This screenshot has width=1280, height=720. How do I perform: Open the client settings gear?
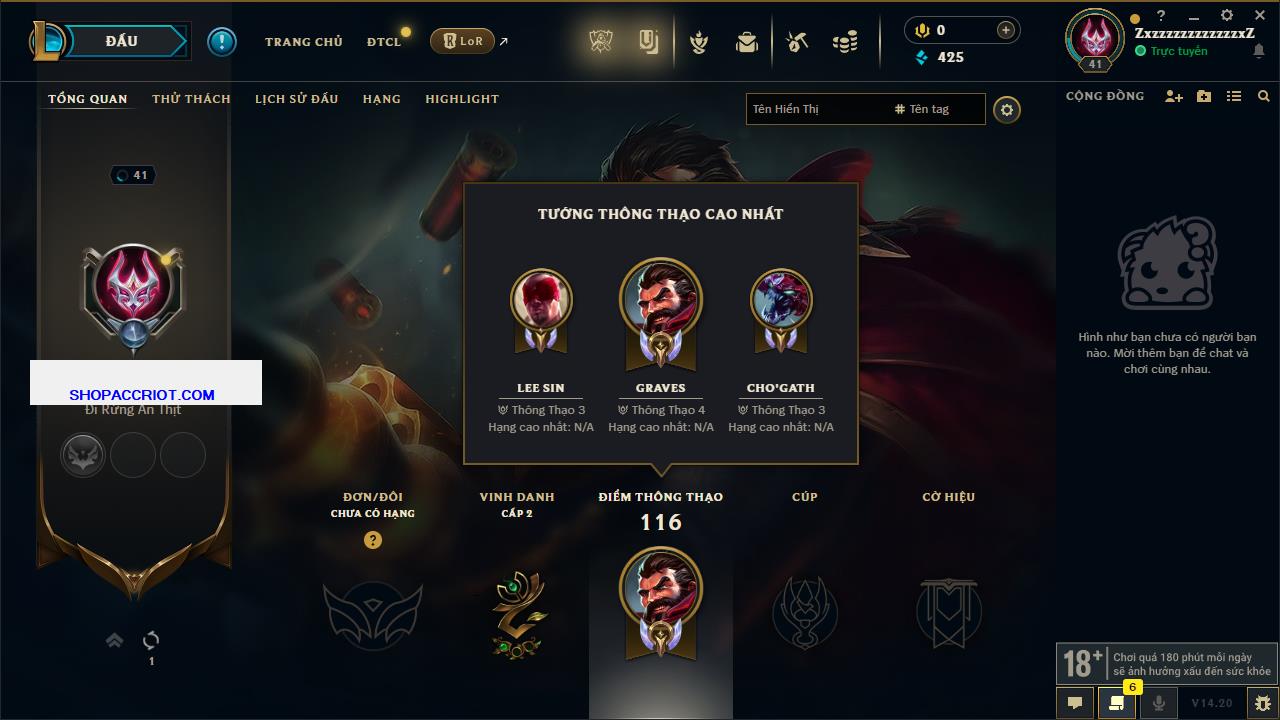pos(1227,15)
